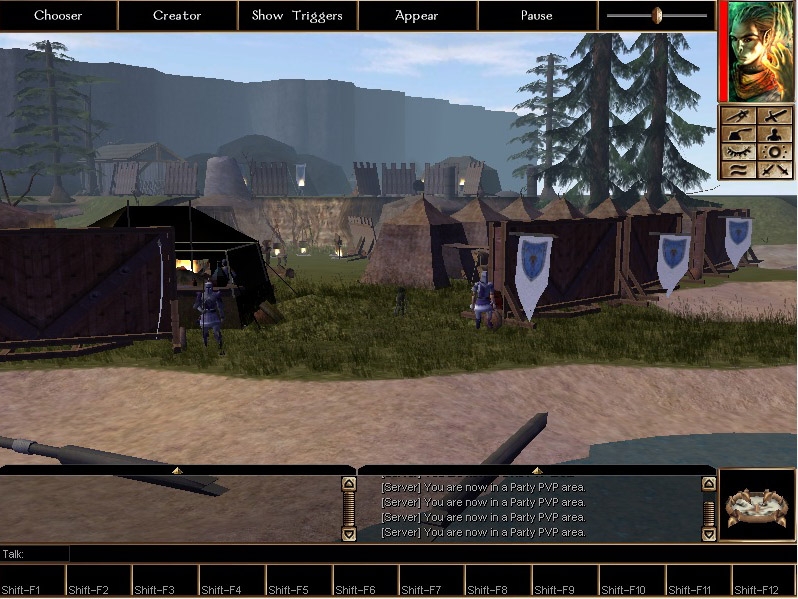The height and width of the screenshot is (599, 798).
Task: Open the gear options icon
Action: click(x=775, y=152)
